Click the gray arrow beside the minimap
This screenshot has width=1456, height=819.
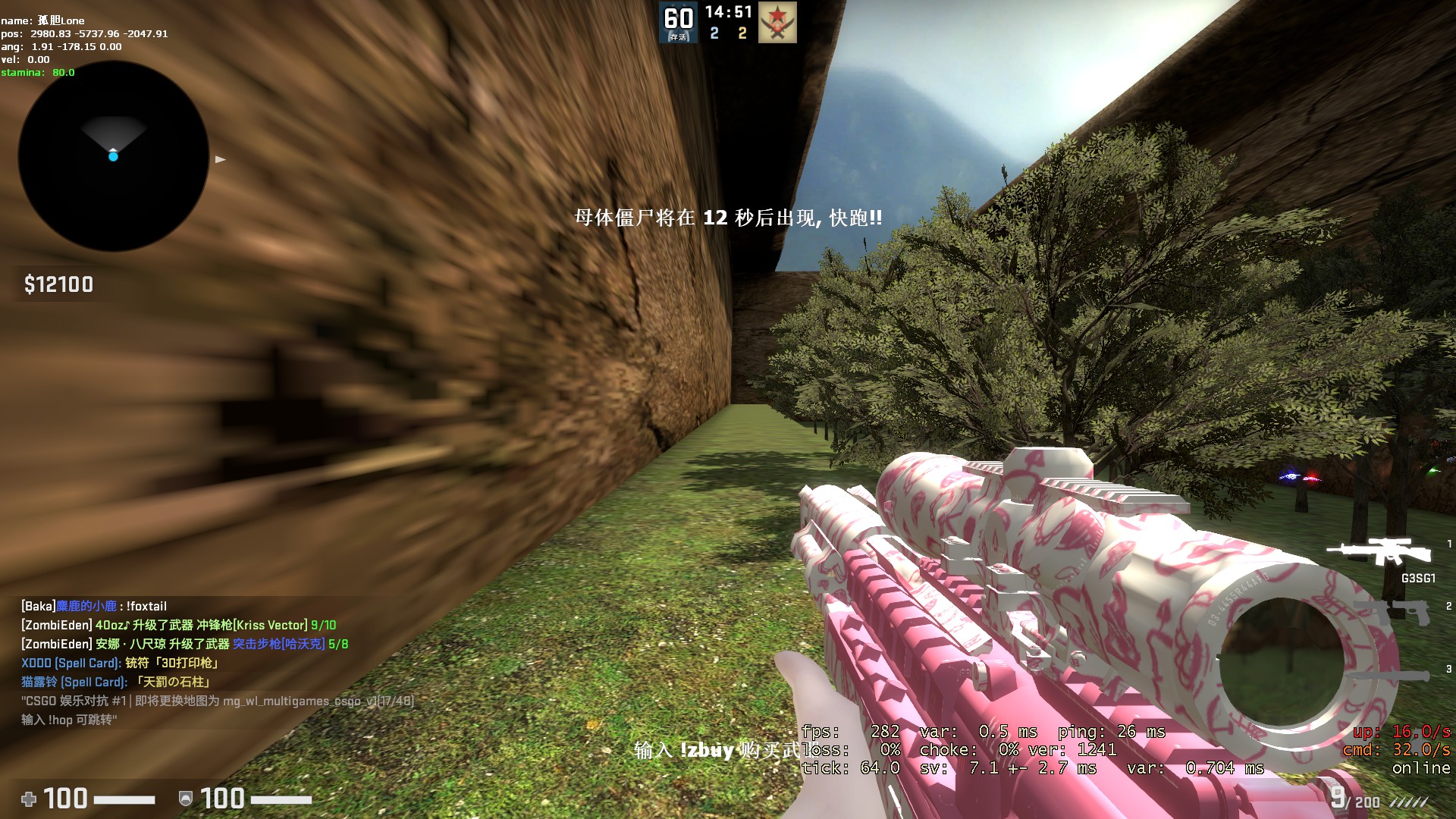tap(220, 158)
